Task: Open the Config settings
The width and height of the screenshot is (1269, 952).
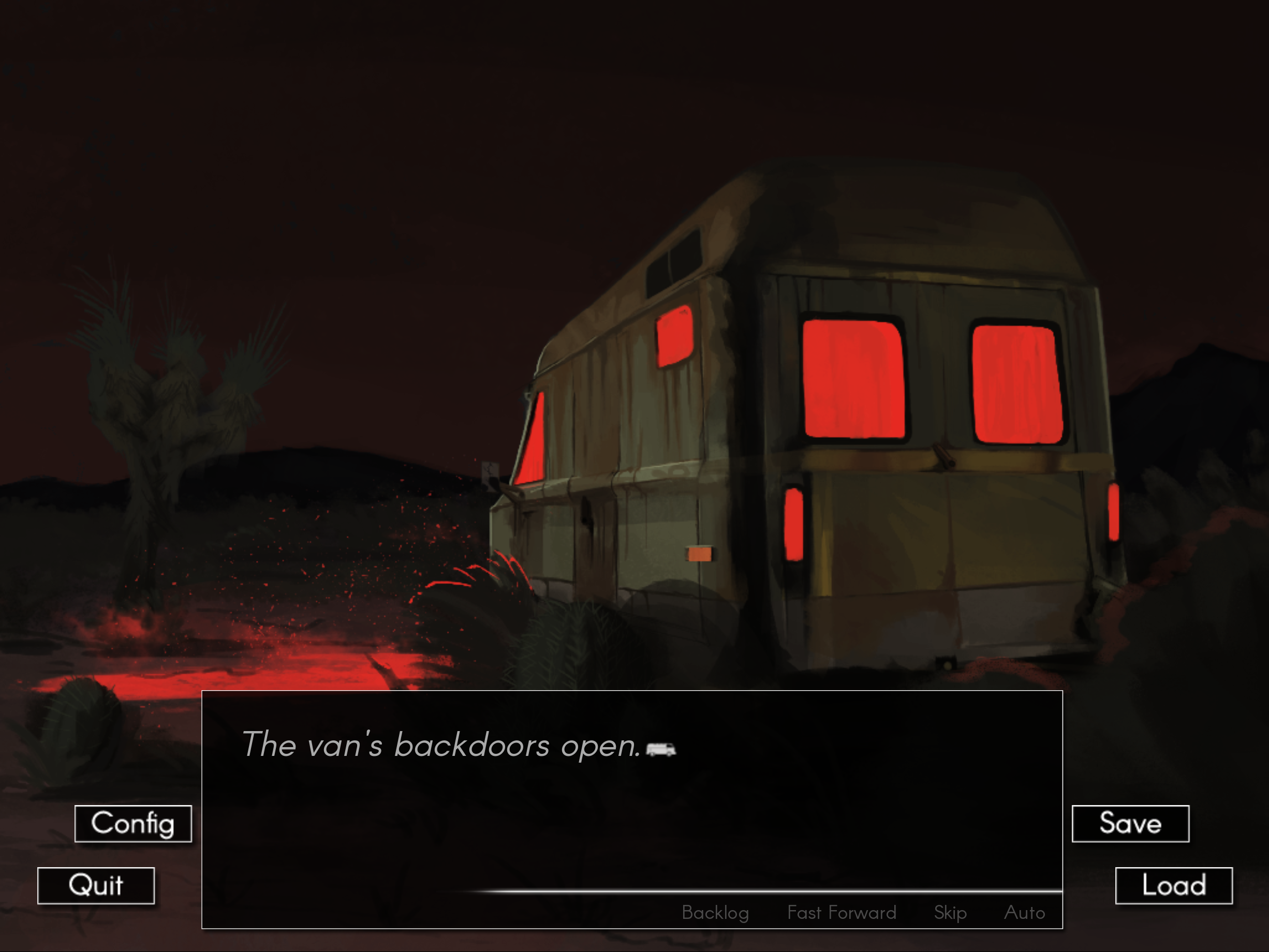Action: tap(133, 824)
